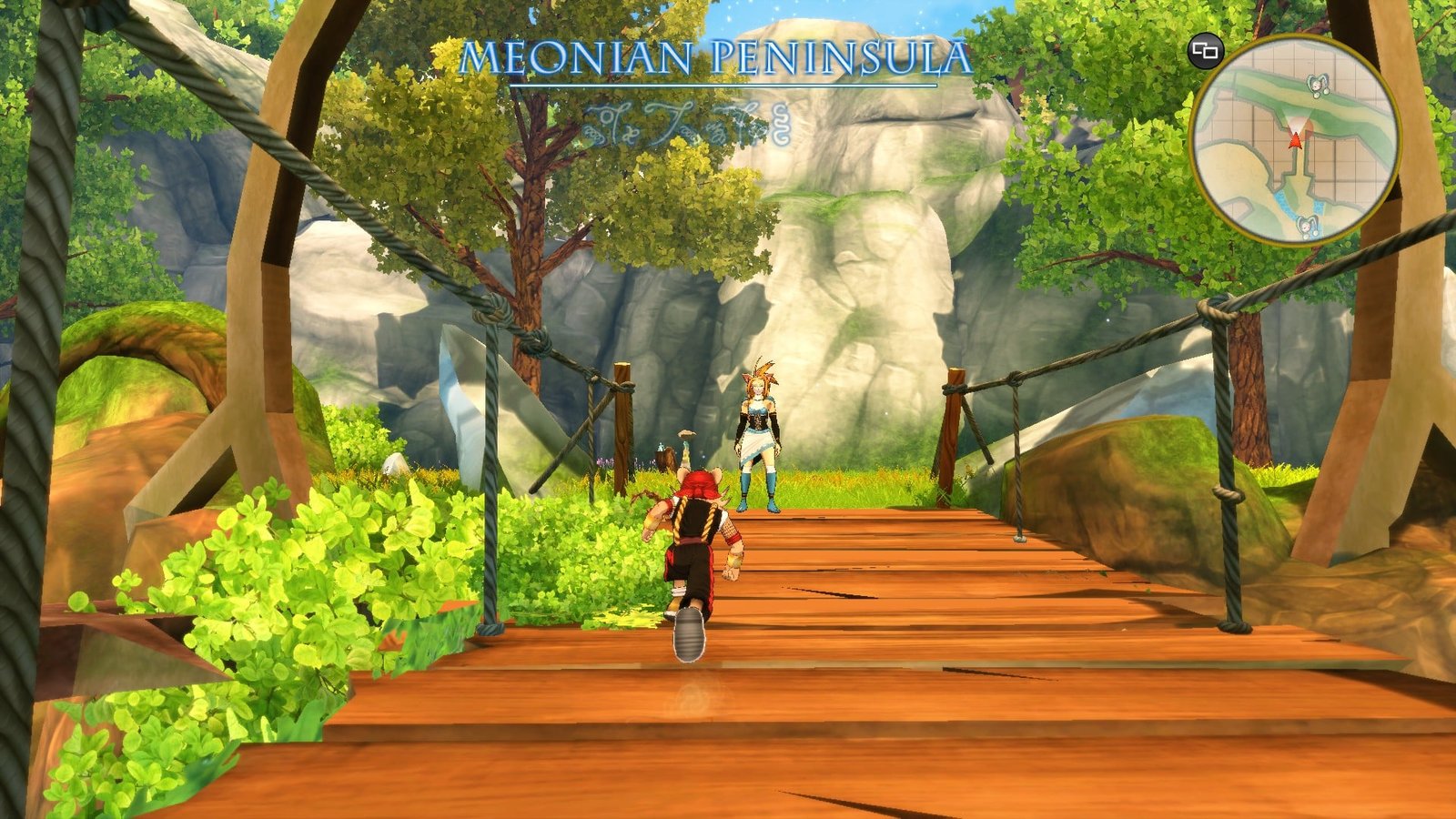
Task: Click the minimap creature marker by the blue water
Action: click(1308, 224)
